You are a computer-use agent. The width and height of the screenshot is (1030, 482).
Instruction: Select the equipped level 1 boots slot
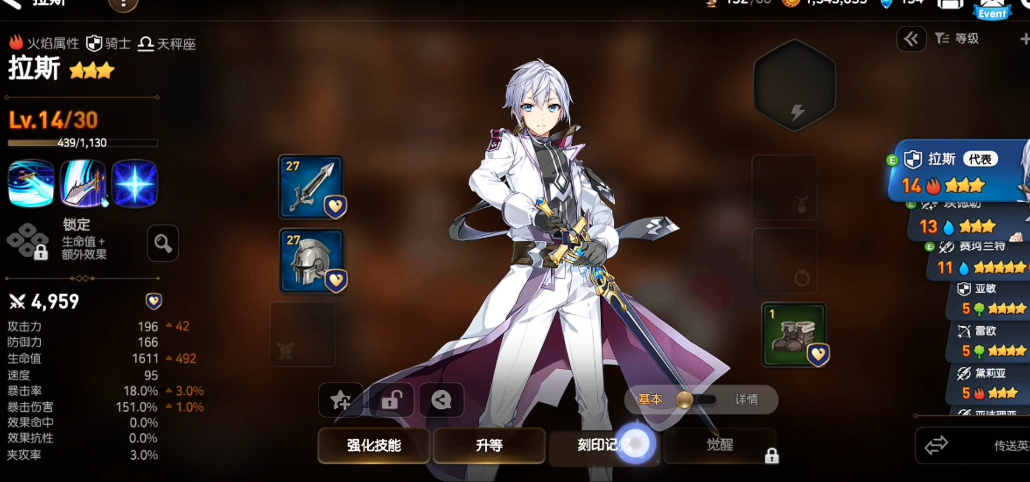click(793, 334)
